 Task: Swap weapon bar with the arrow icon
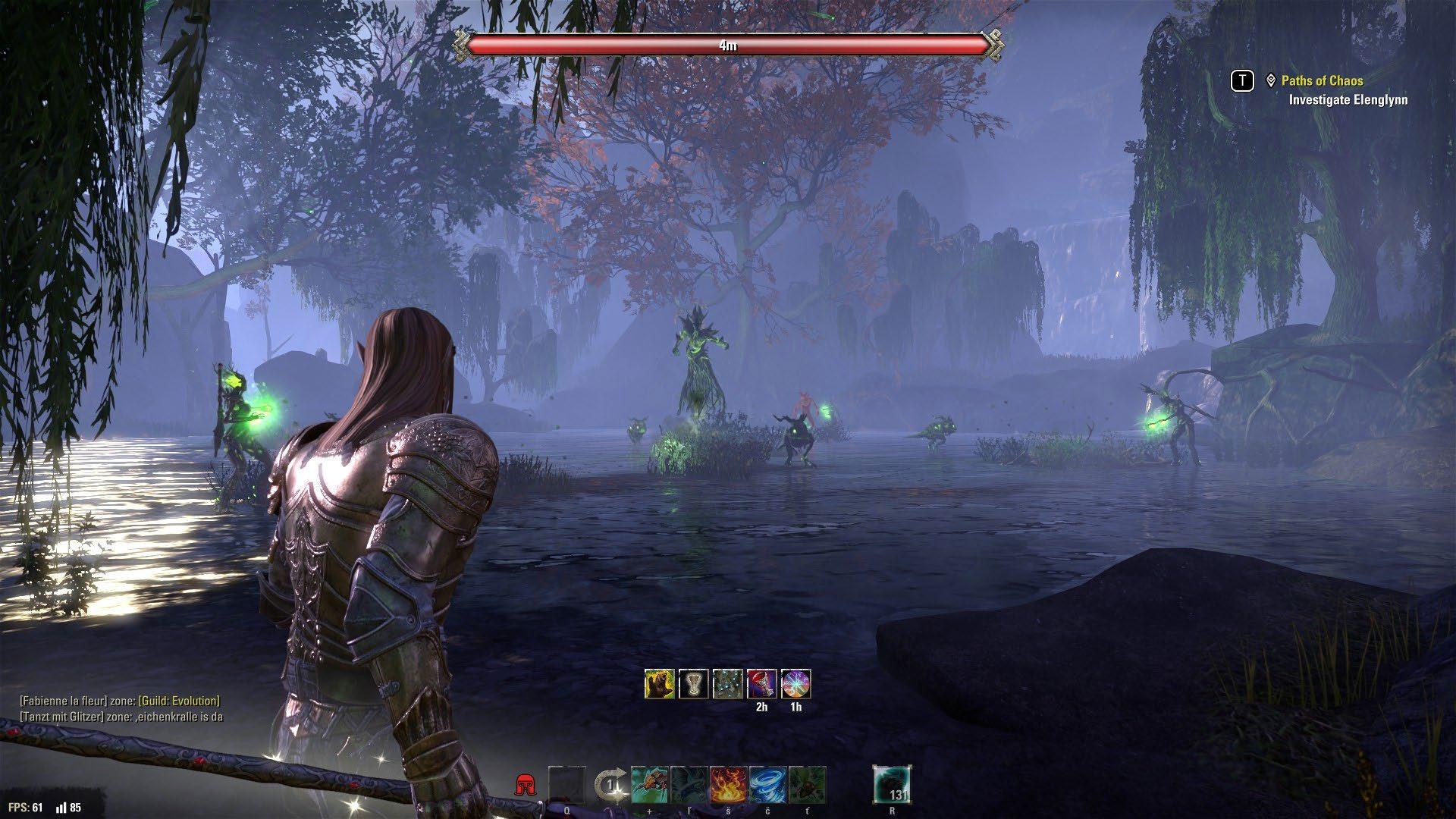[x=609, y=786]
